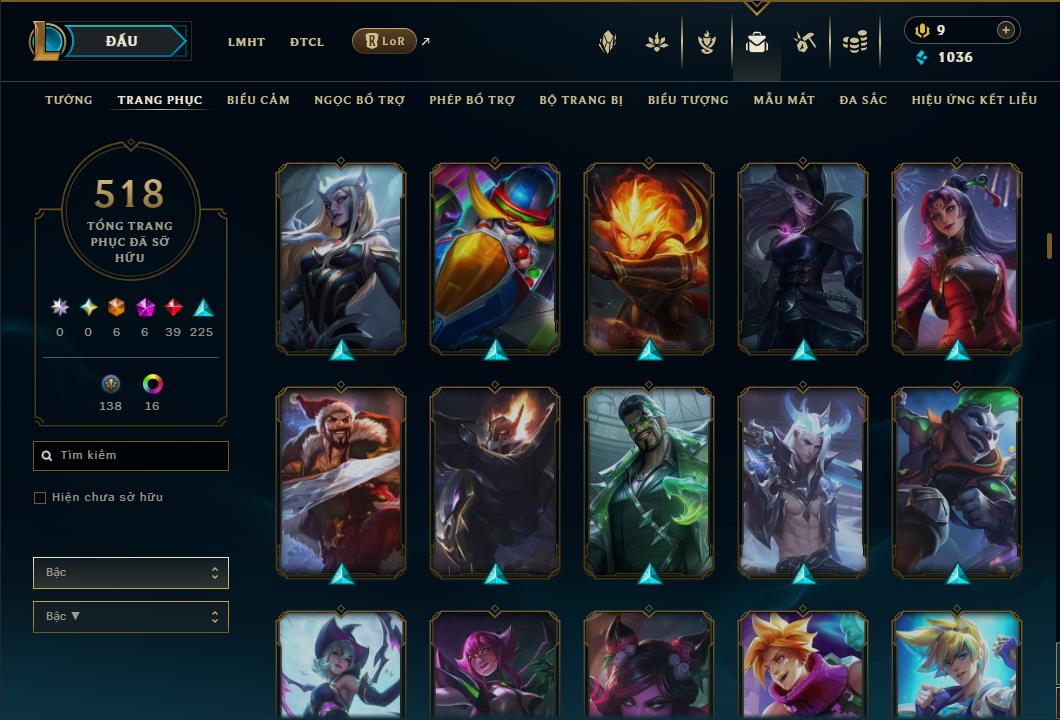Viewport: 1060px width, 720px height.
Task: Open the coin stack store icon
Action: [x=854, y=42]
